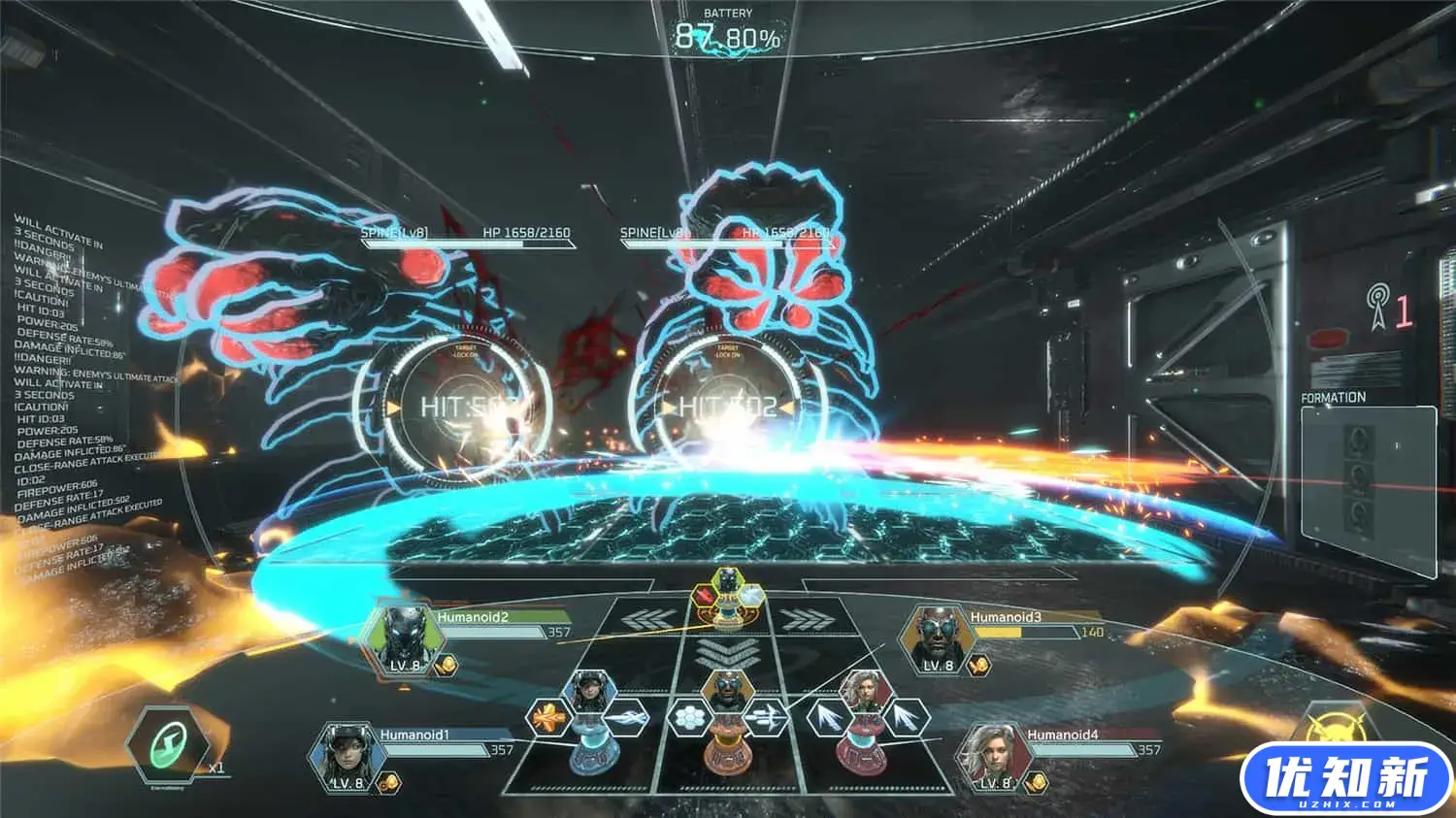Select the Humanoid4 portrait
Screen dimensions: 1456x818
(x=994, y=757)
